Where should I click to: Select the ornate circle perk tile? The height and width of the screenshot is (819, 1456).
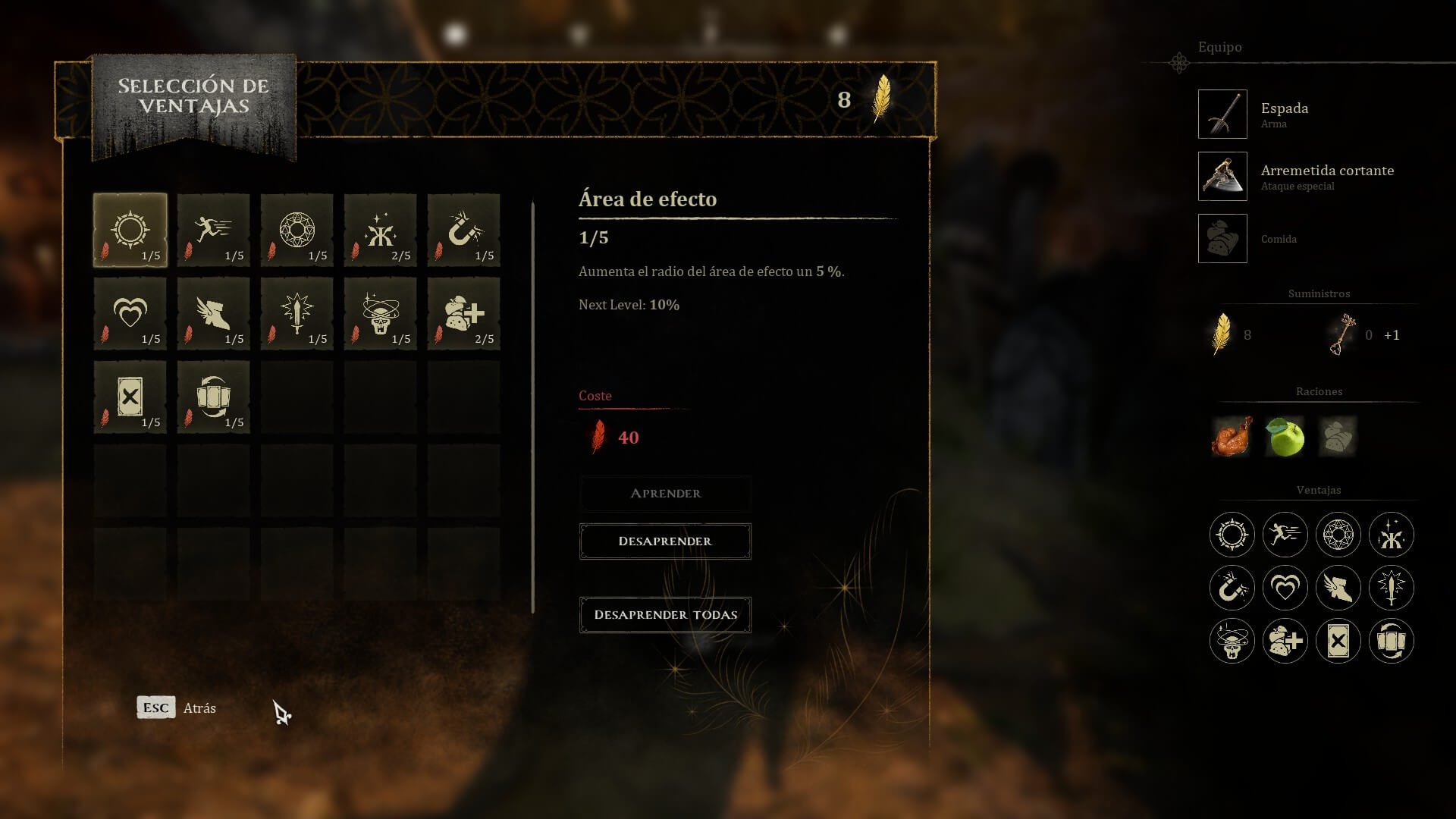(x=297, y=231)
